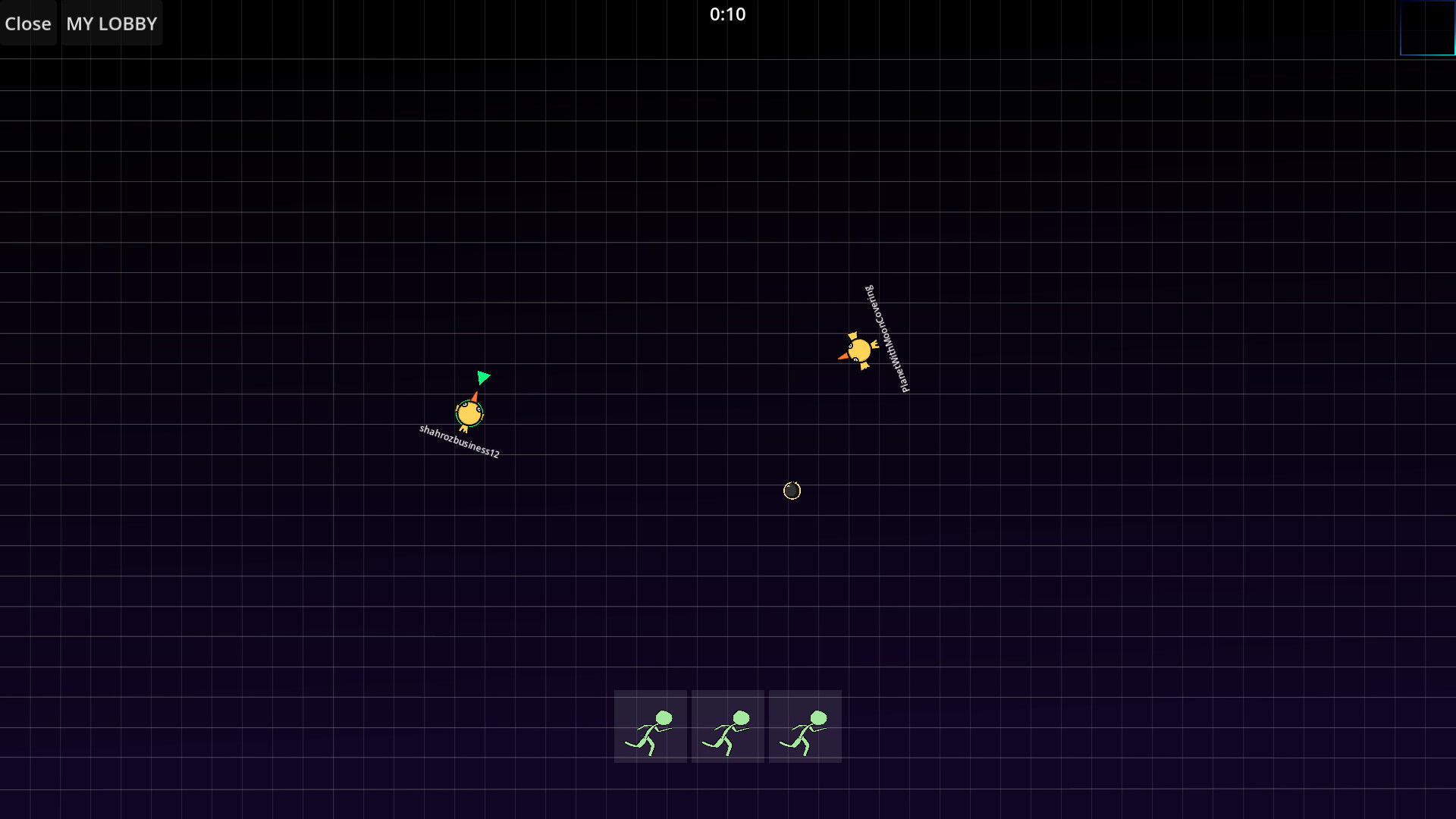The width and height of the screenshot is (1456, 819).
Task: Click the player avatar named PlanetWithMoonCovering8
Action: tap(859, 350)
